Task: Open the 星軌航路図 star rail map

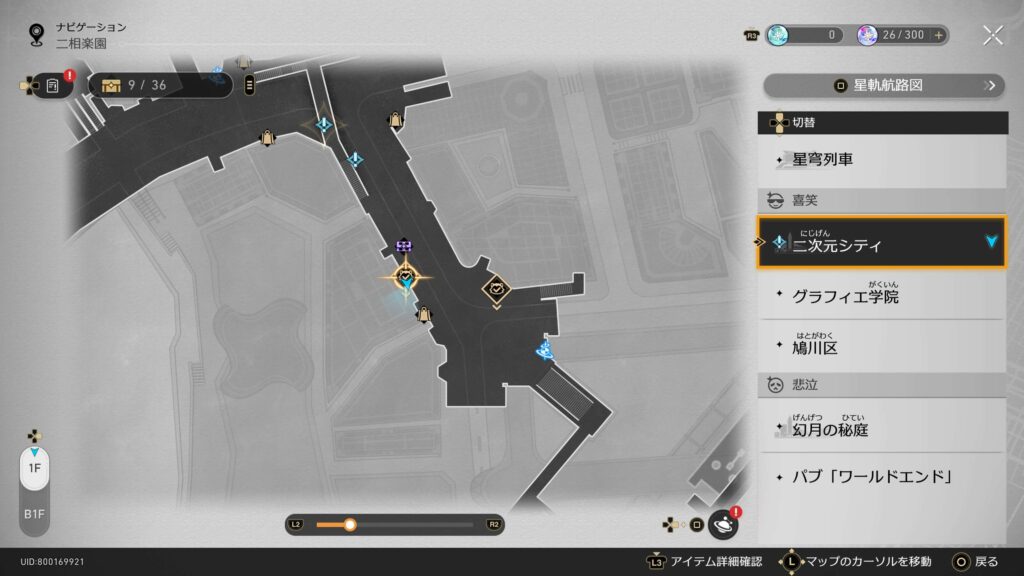Action: pos(884,86)
